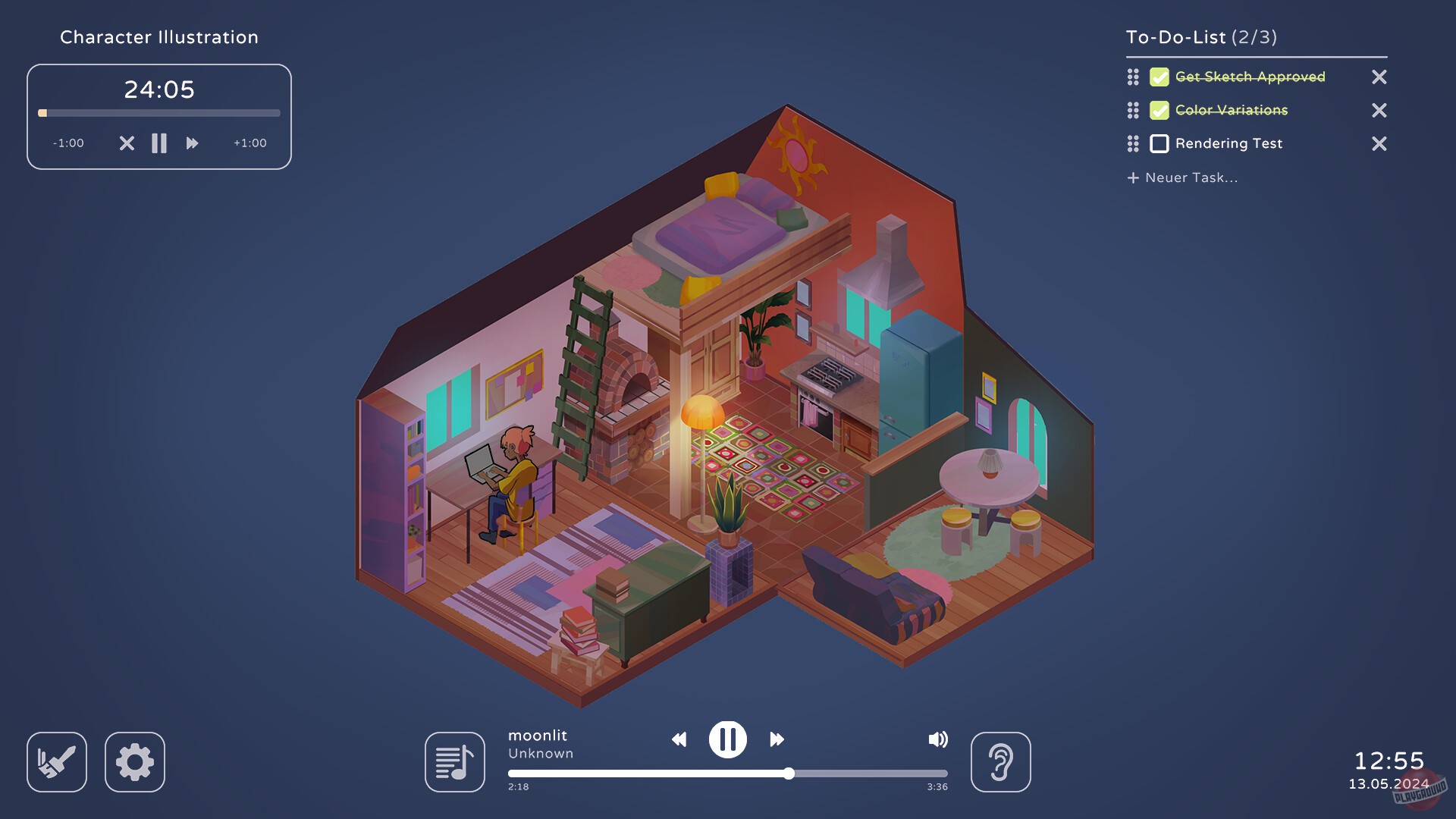
Task: Click Neuer Task to add a task
Action: [1183, 177]
